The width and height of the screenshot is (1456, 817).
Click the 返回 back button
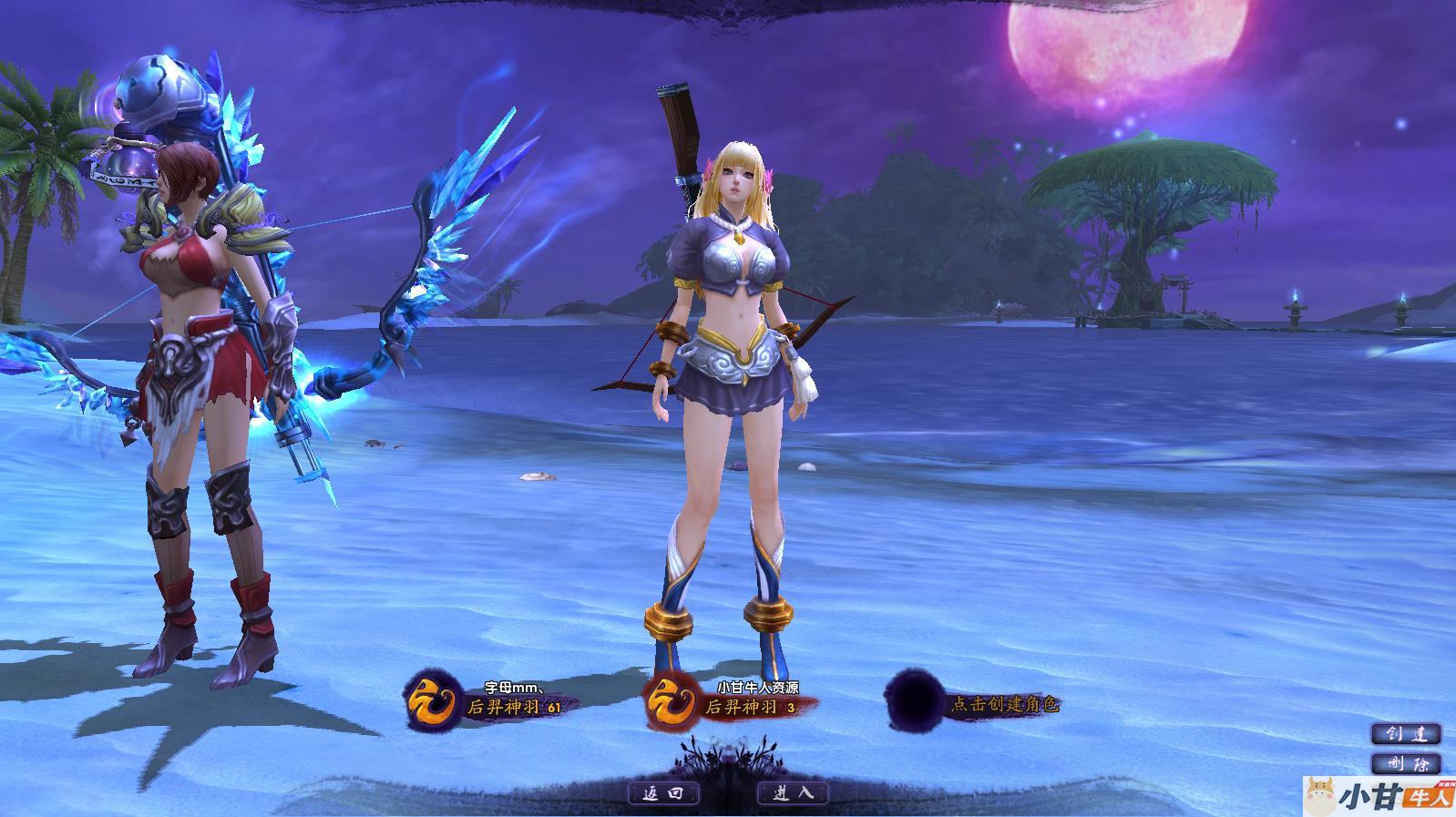(663, 793)
